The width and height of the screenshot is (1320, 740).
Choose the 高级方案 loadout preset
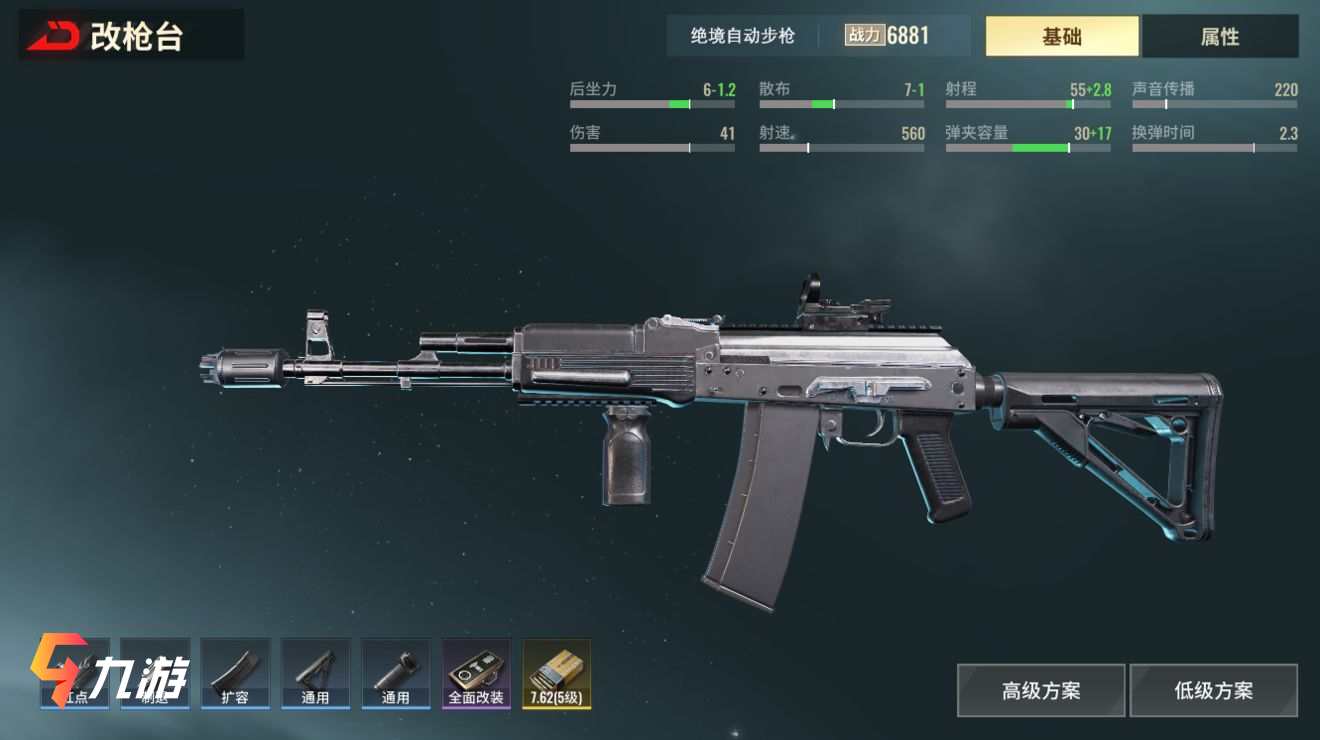[x=1040, y=690]
